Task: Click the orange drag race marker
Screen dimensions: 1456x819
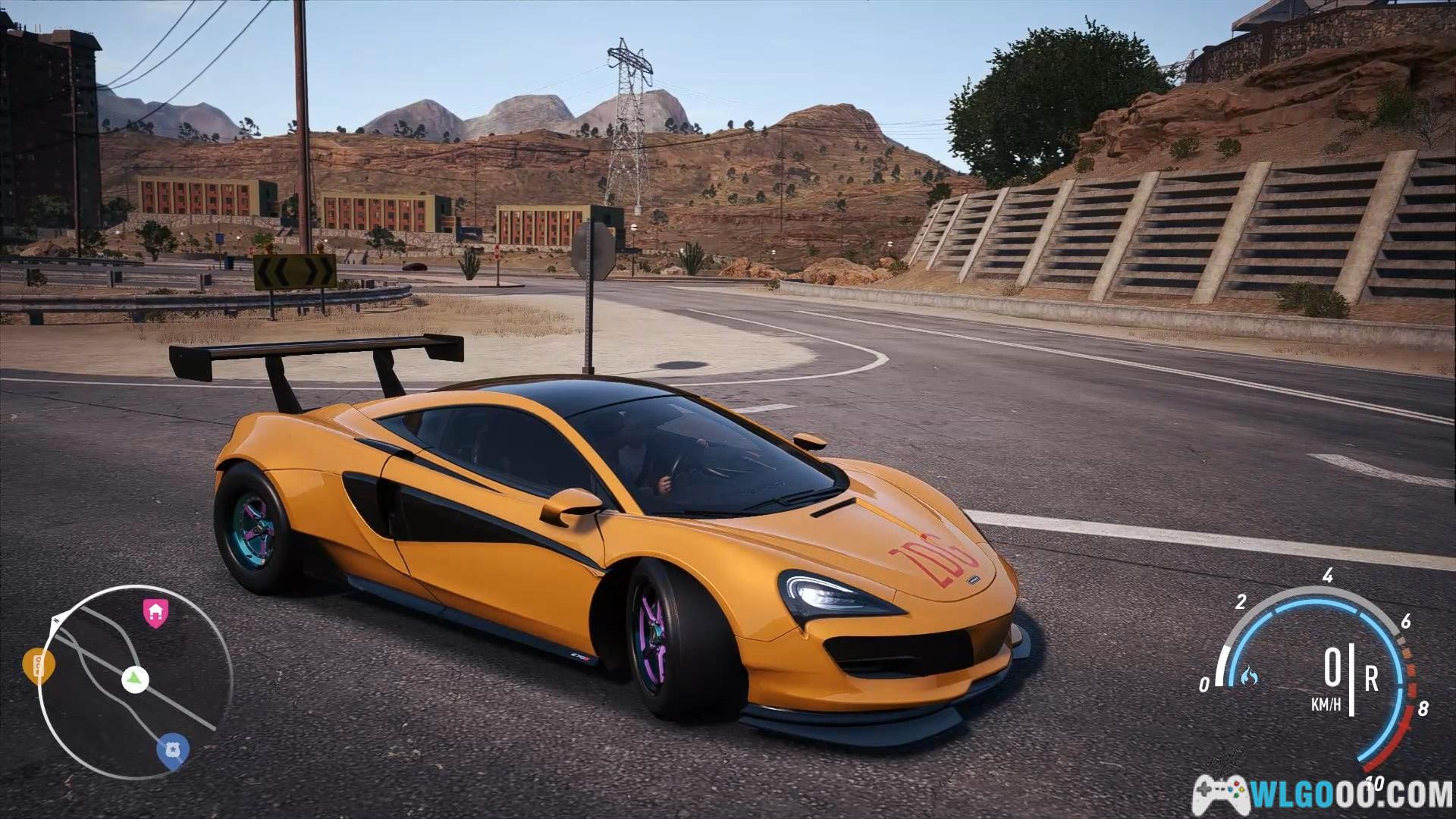Action: pyautogui.click(x=38, y=666)
